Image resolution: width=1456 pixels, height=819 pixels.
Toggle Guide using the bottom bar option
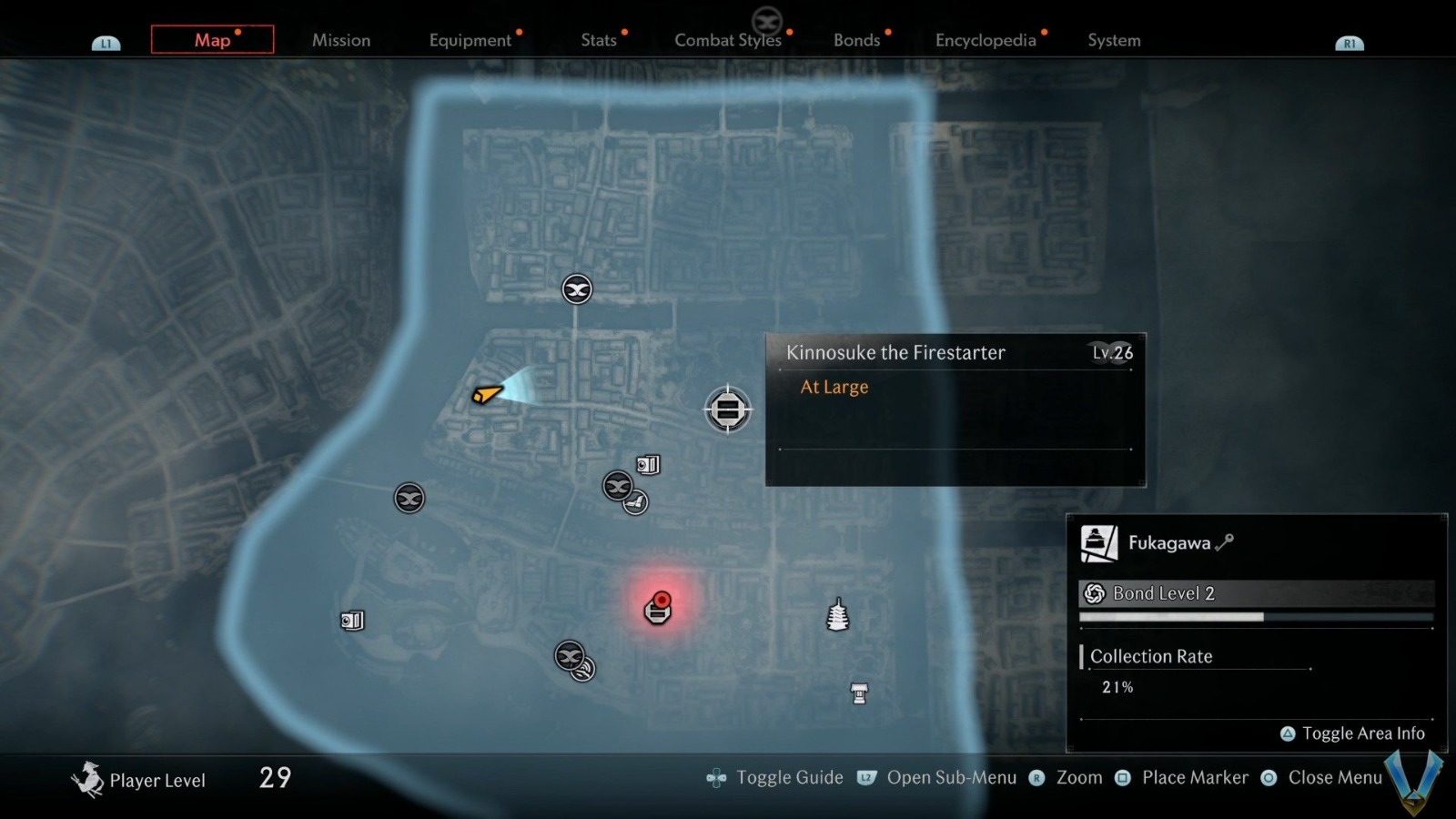pyautogui.click(x=788, y=777)
